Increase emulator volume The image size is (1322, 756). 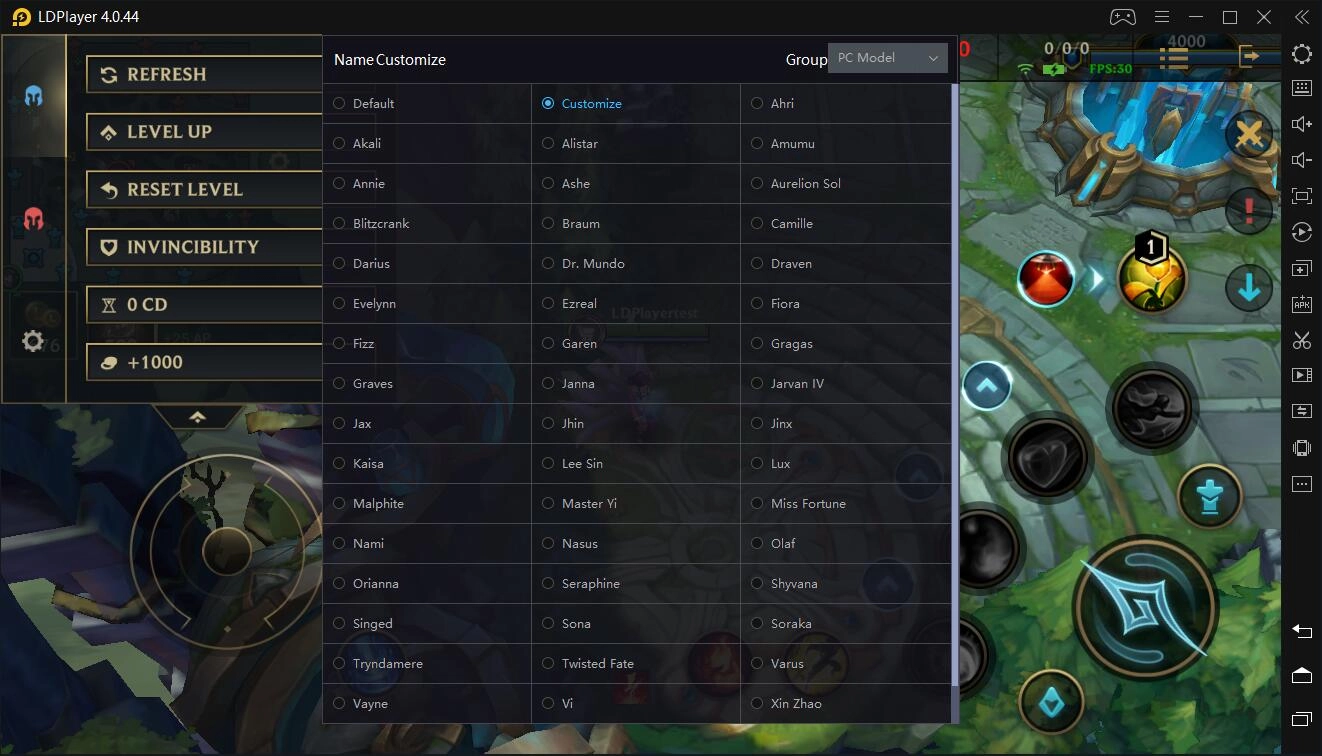point(1301,123)
